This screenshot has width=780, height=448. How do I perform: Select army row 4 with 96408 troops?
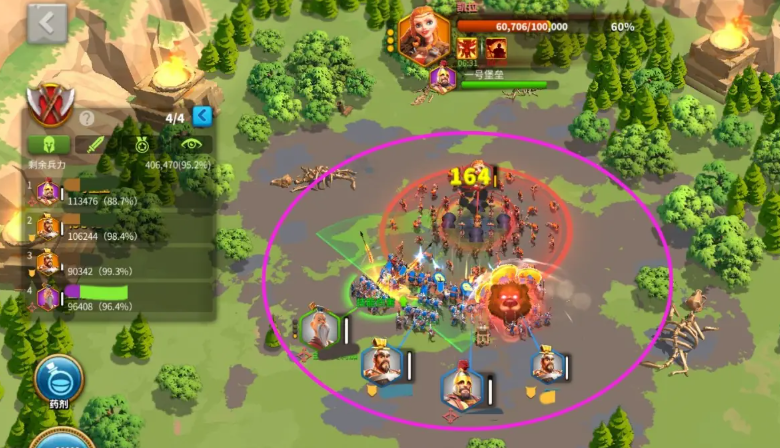coord(110,297)
